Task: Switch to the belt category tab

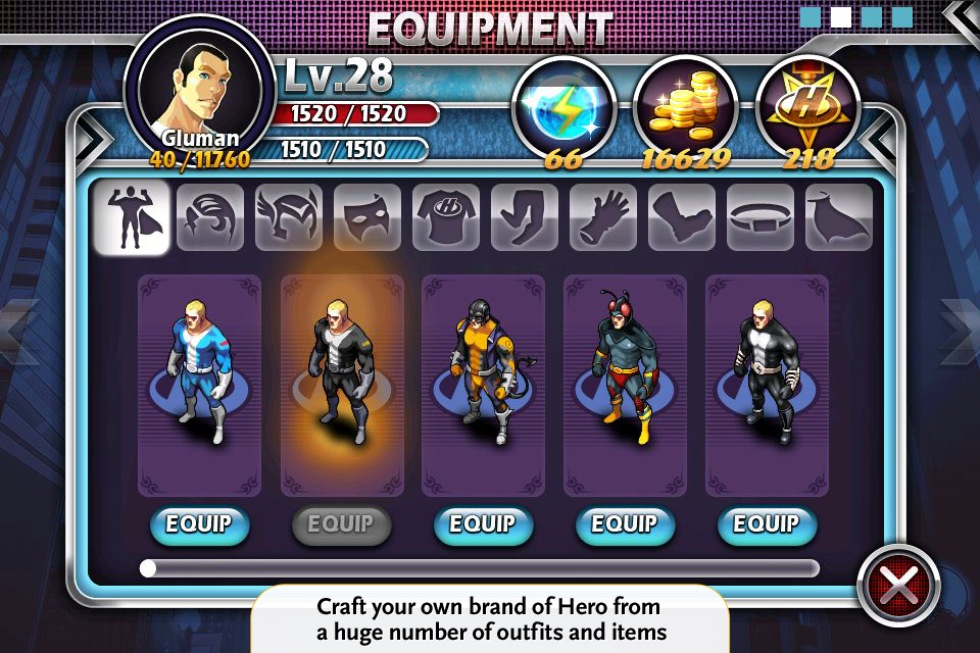Action: [761, 217]
